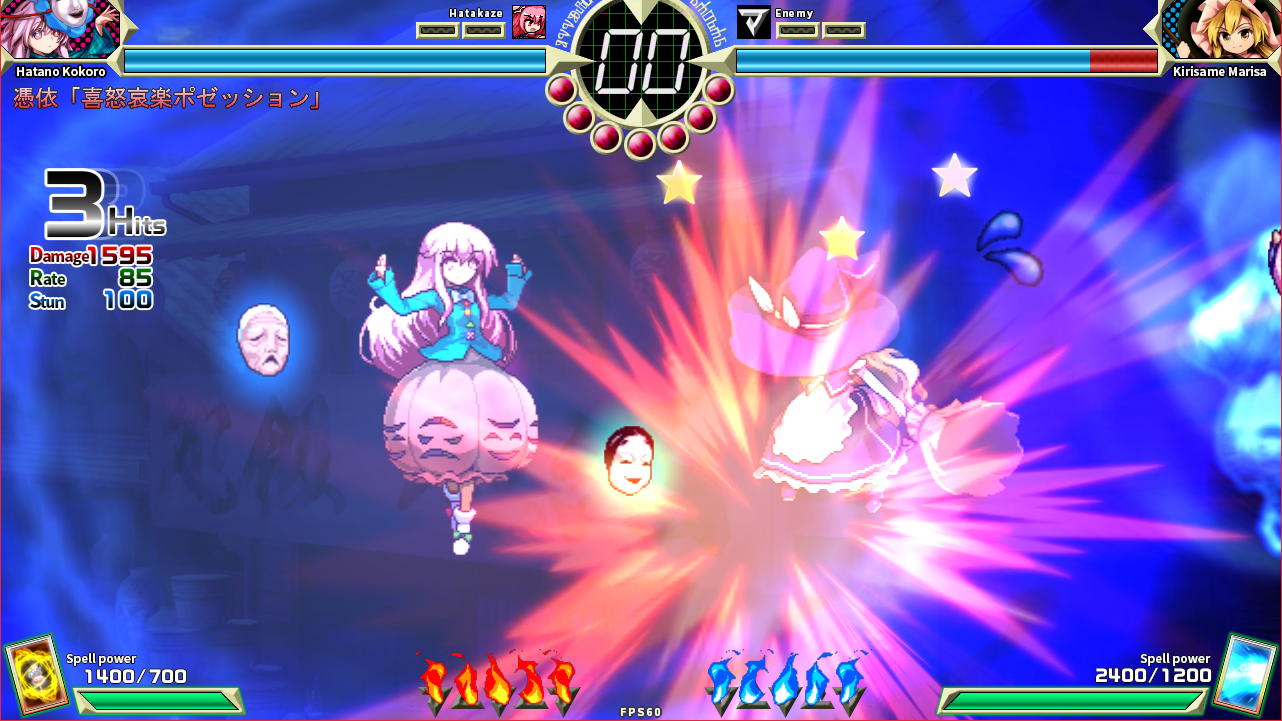Click Hatano Kokoro's character portrait

[x=58, y=30]
